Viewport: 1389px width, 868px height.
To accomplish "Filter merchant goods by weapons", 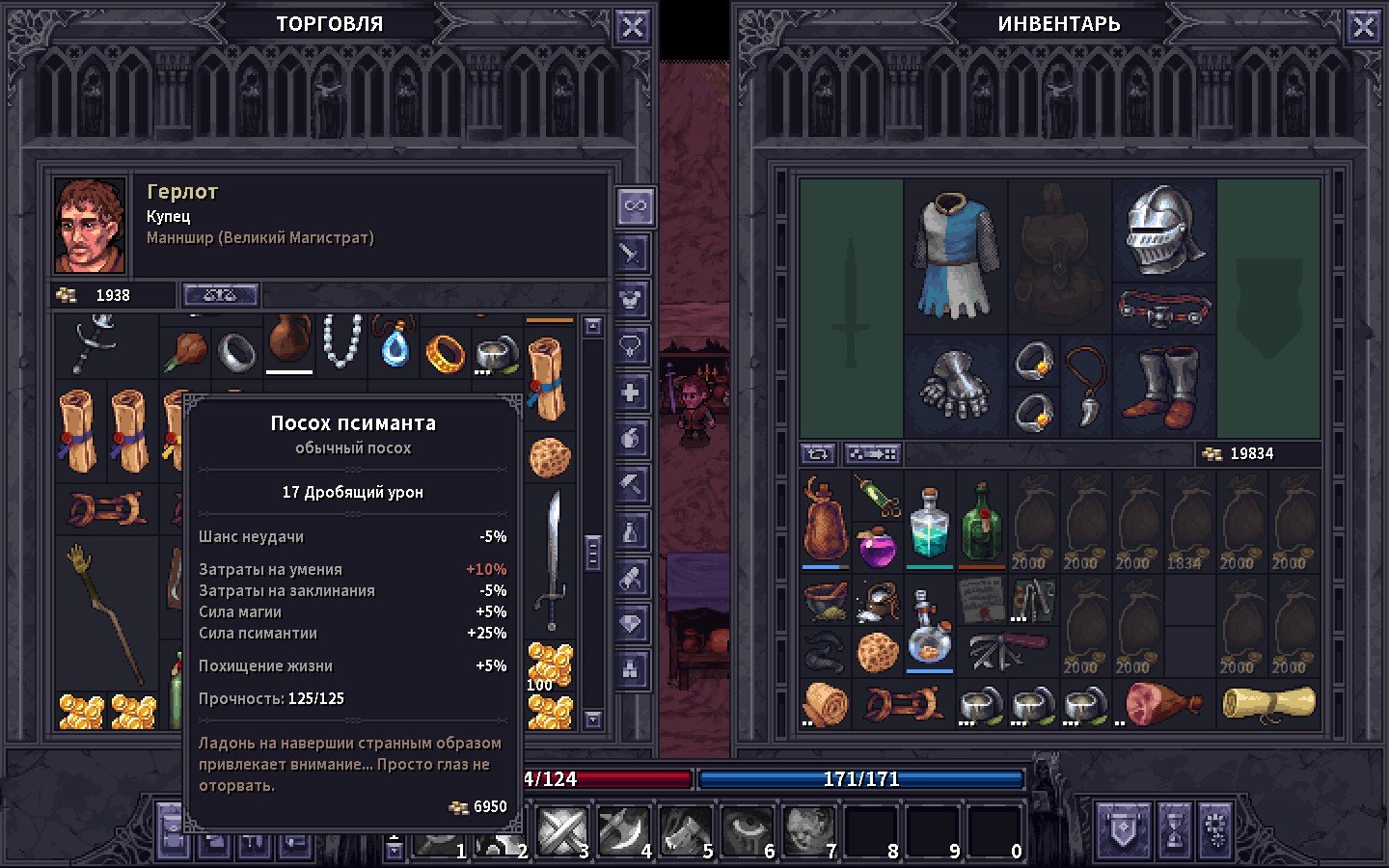I will (x=632, y=254).
